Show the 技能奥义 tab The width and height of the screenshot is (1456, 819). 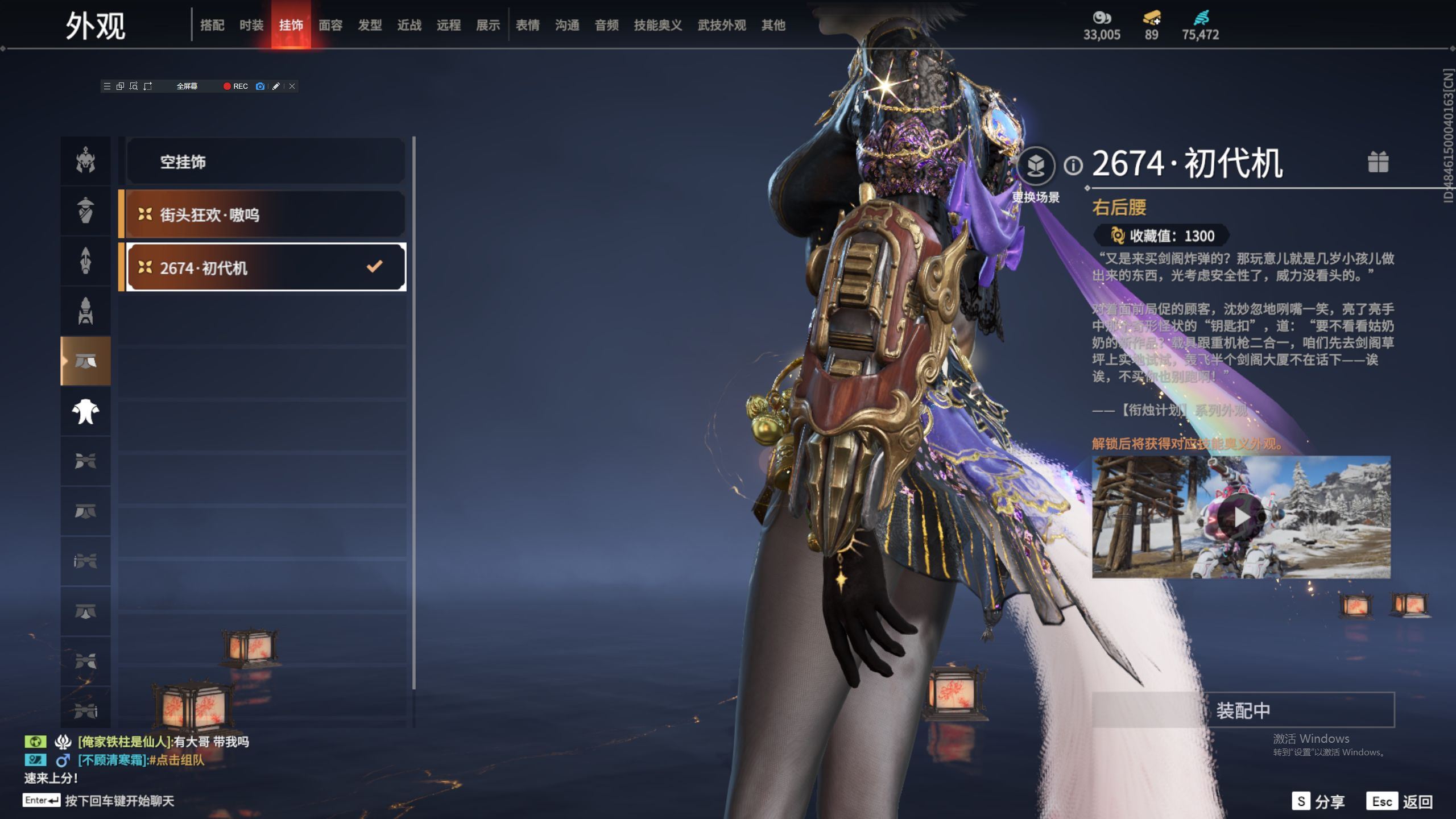click(x=658, y=25)
